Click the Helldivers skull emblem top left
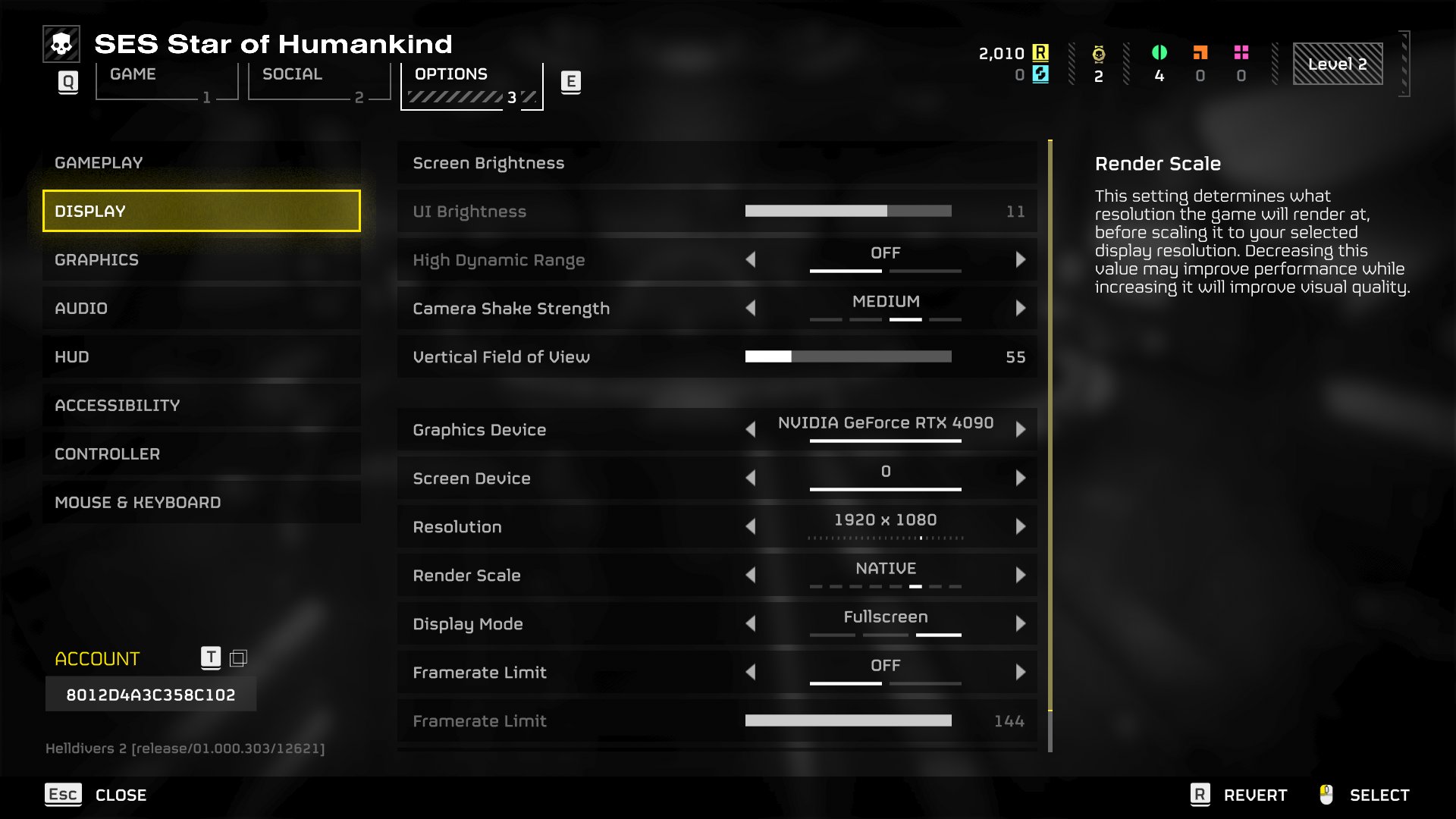Image resolution: width=1456 pixels, height=819 pixels. [x=61, y=45]
